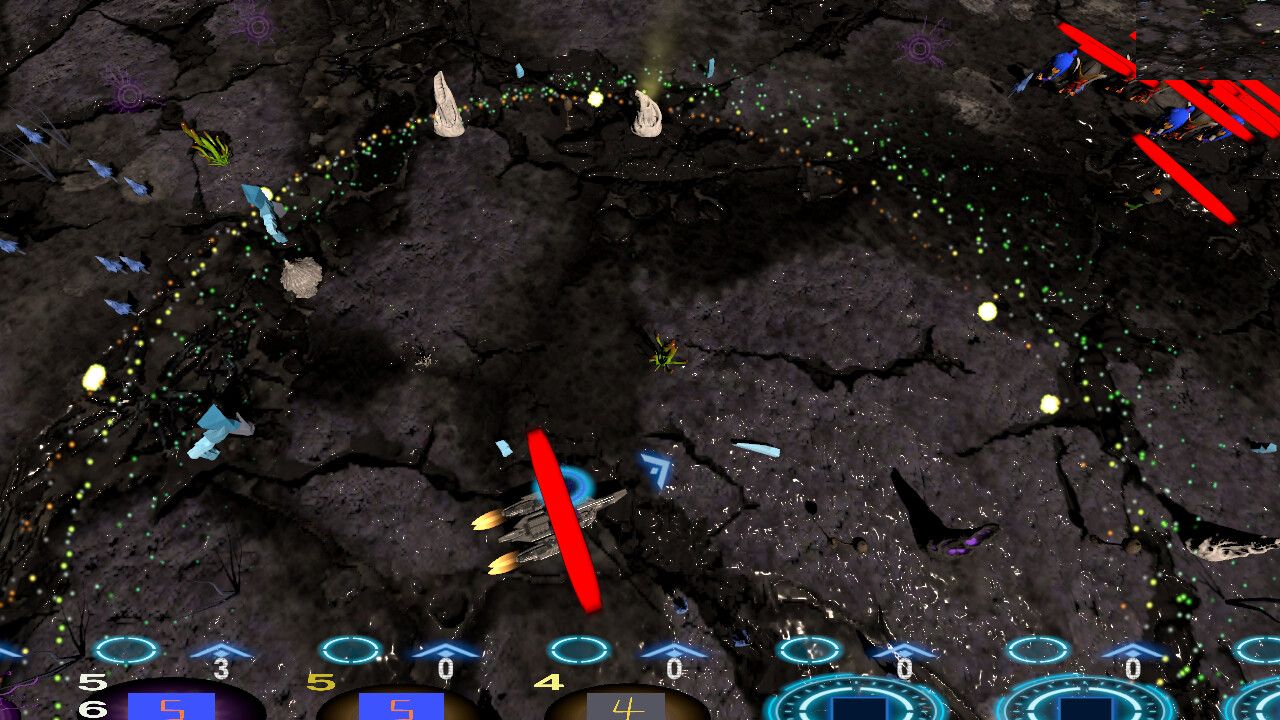Select the blue 5 card in the brown slot
This screenshot has width=1280, height=720.
pos(400,707)
